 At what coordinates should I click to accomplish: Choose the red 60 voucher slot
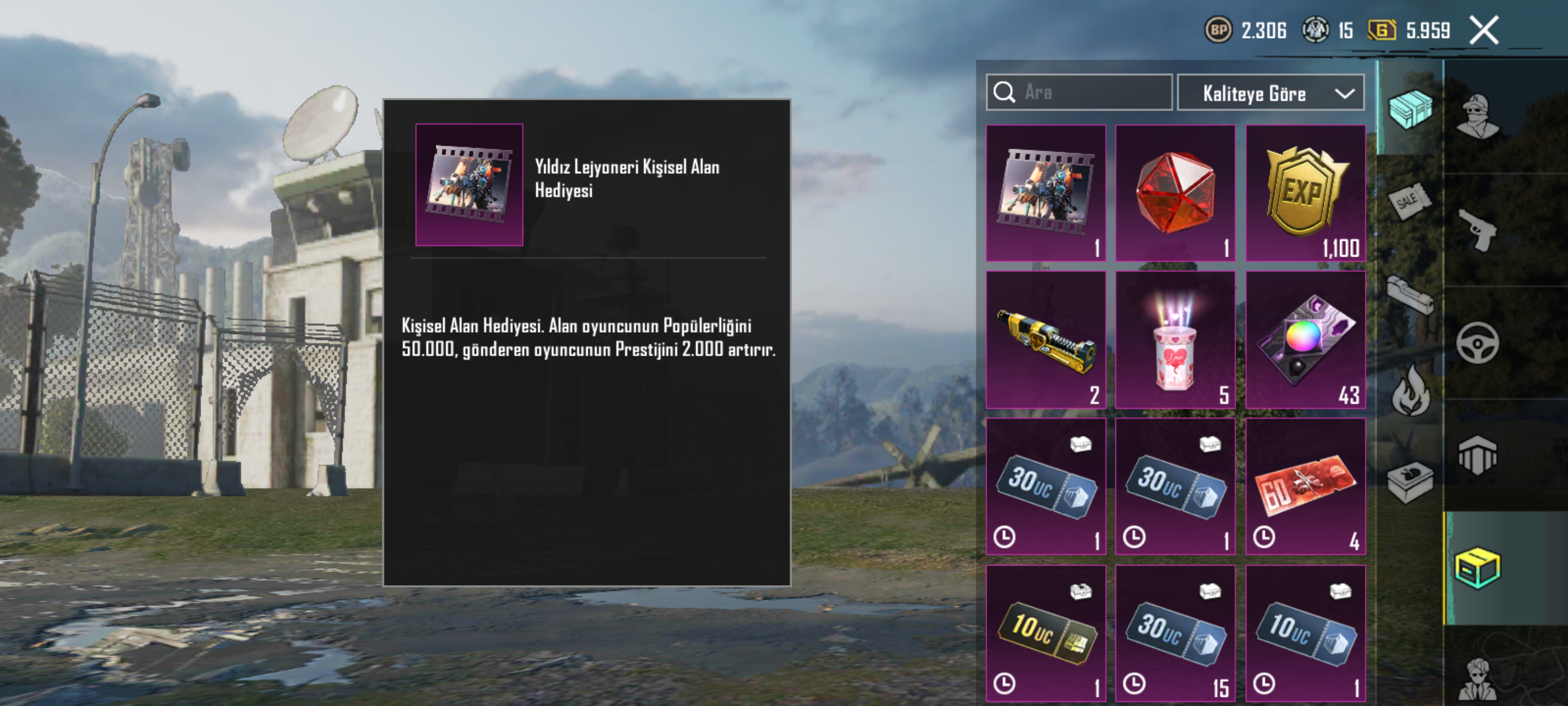tap(1305, 487)
